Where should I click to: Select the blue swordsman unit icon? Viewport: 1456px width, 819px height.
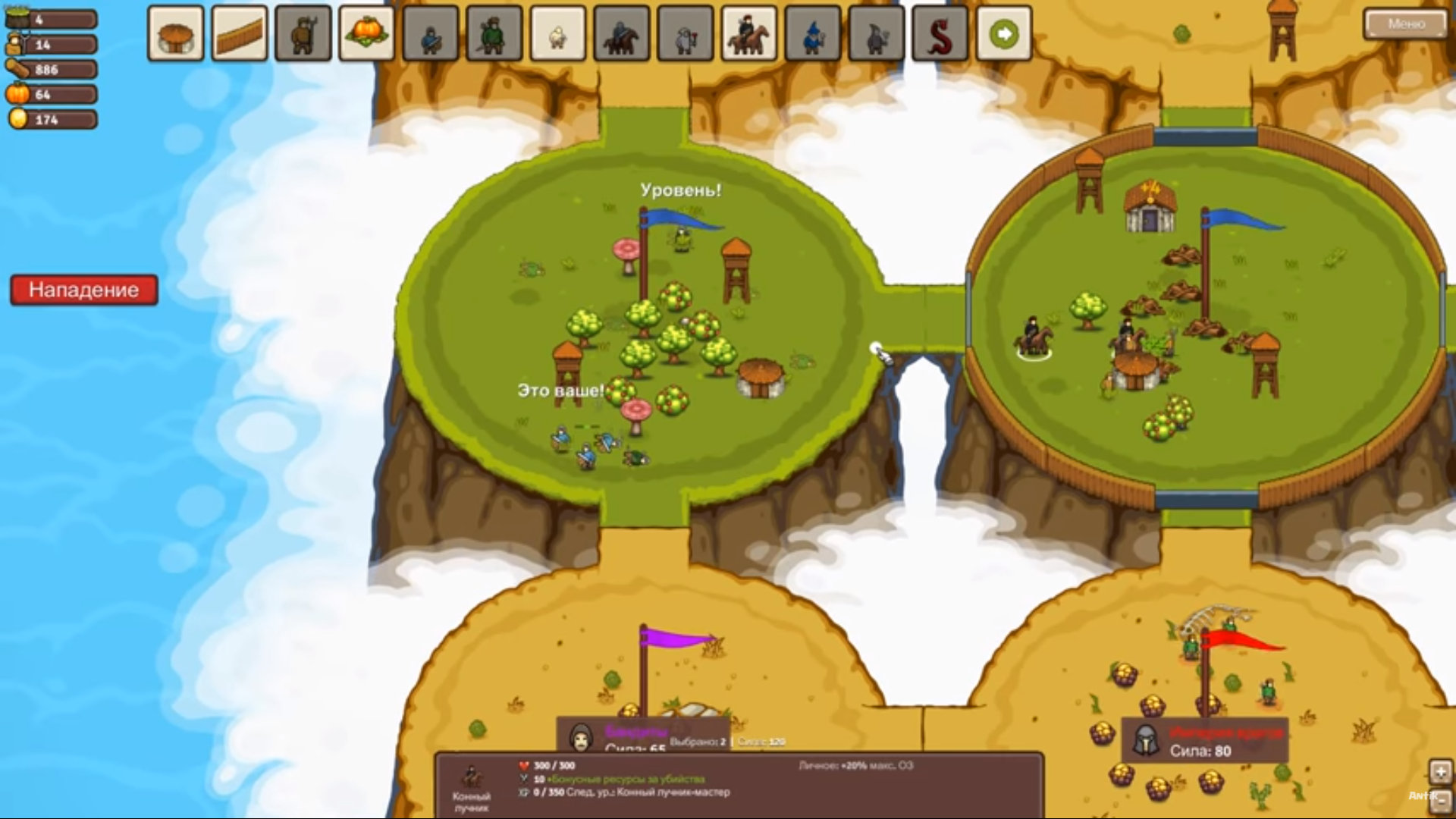pyautogui.click(x=431, y=34)
